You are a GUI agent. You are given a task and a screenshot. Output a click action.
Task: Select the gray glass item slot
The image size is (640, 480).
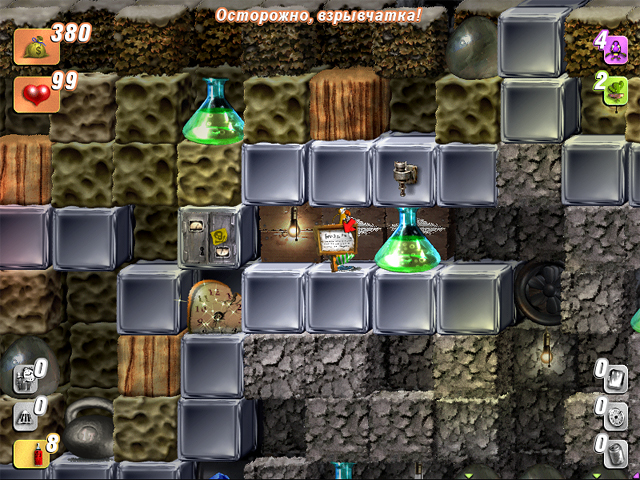pyautogui.click(x=614, y=377)
